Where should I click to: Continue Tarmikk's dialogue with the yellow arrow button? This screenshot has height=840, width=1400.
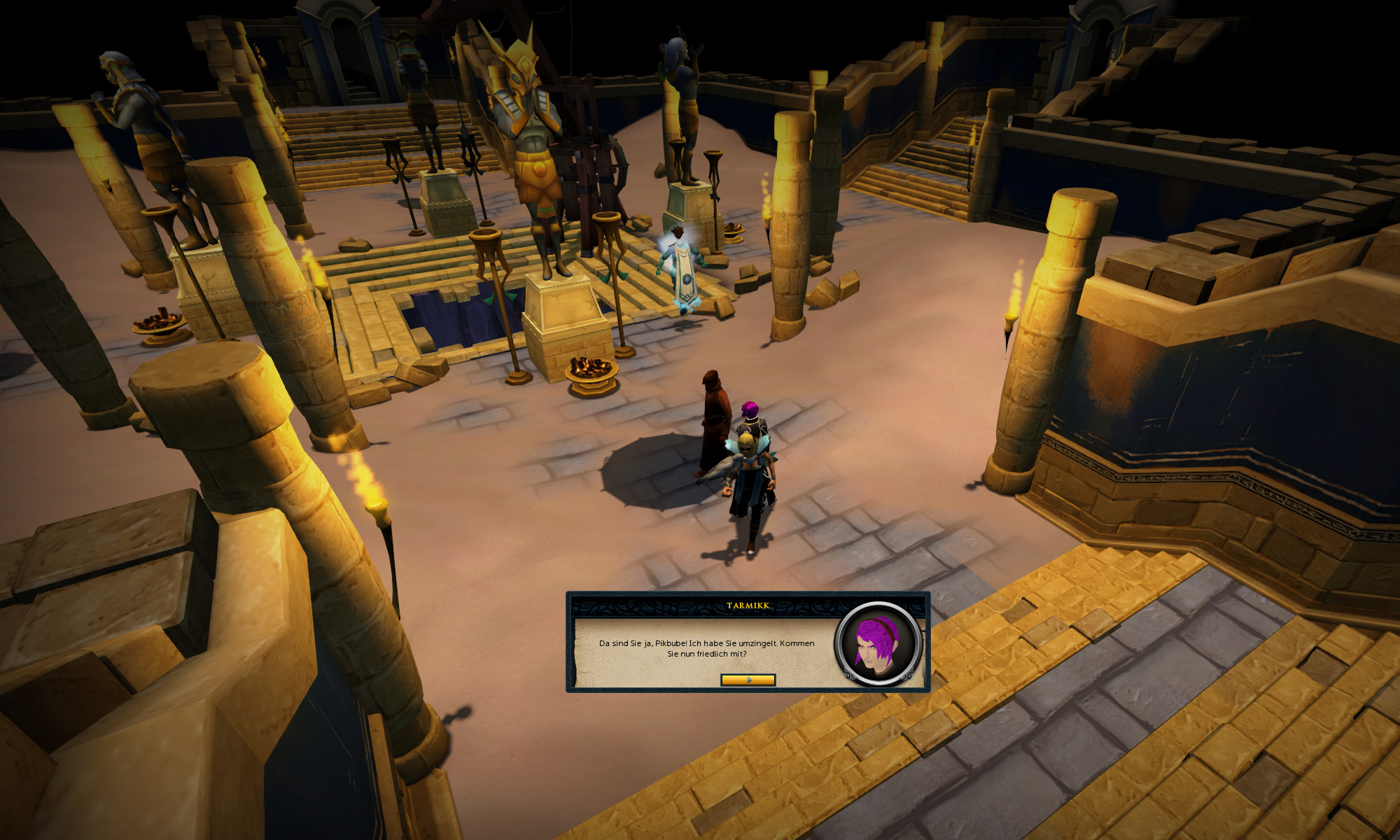click(748, 680)
